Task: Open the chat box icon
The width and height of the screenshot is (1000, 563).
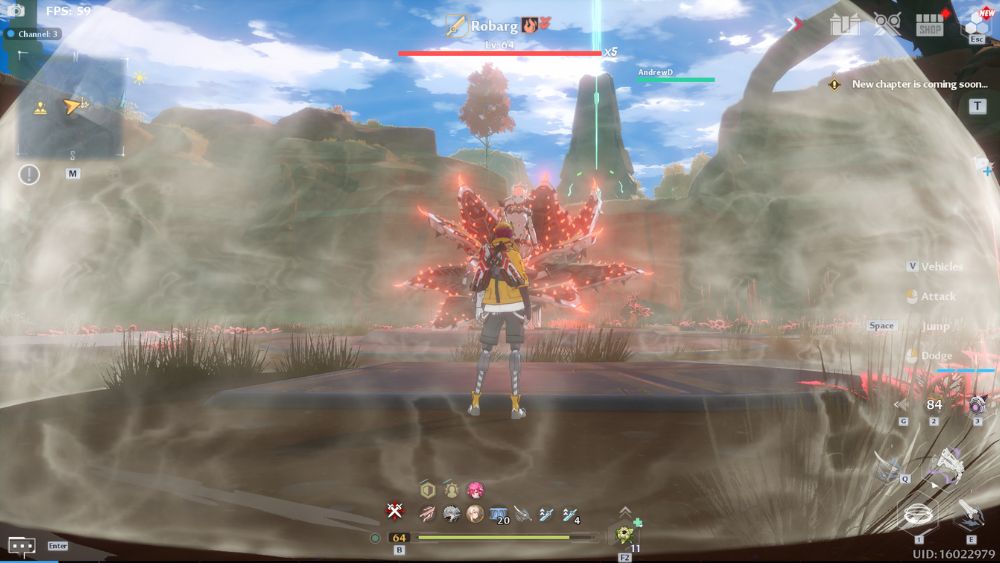Action: (22, 546)
